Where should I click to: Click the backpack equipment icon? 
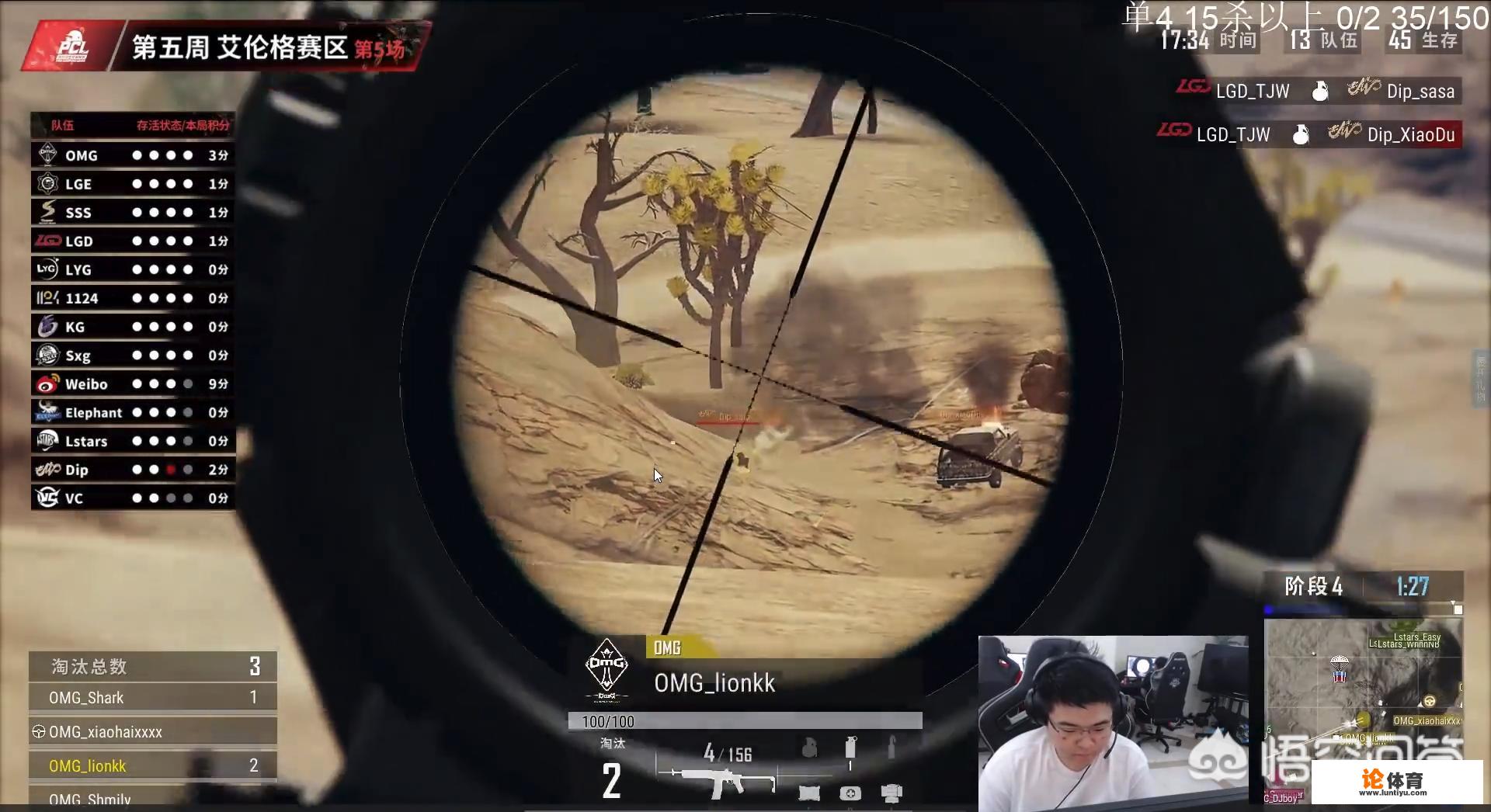pos(891,793)
